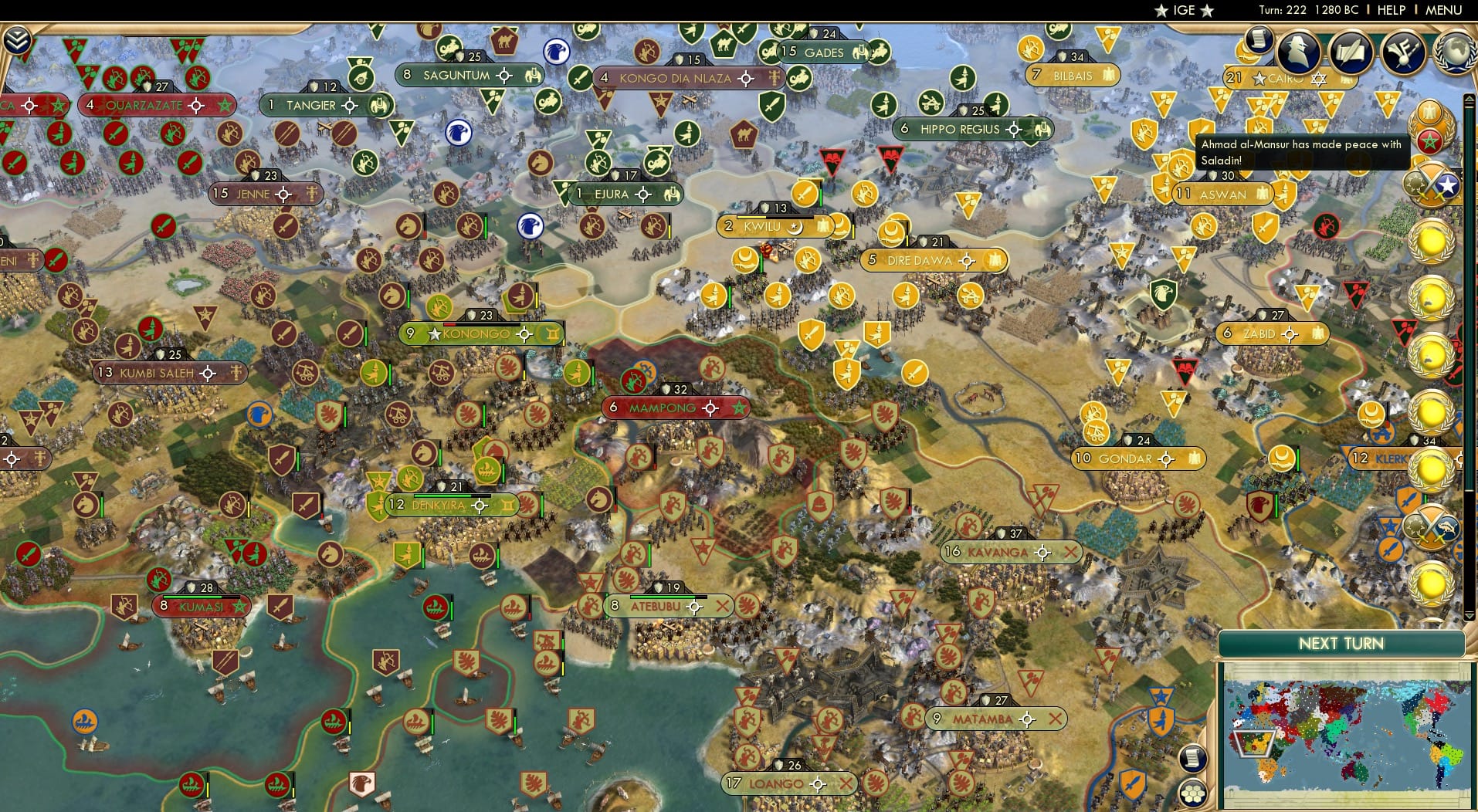1478x812 pixels.
Task: Open the Social Policies scroll icon
Action: point(1258,38)
